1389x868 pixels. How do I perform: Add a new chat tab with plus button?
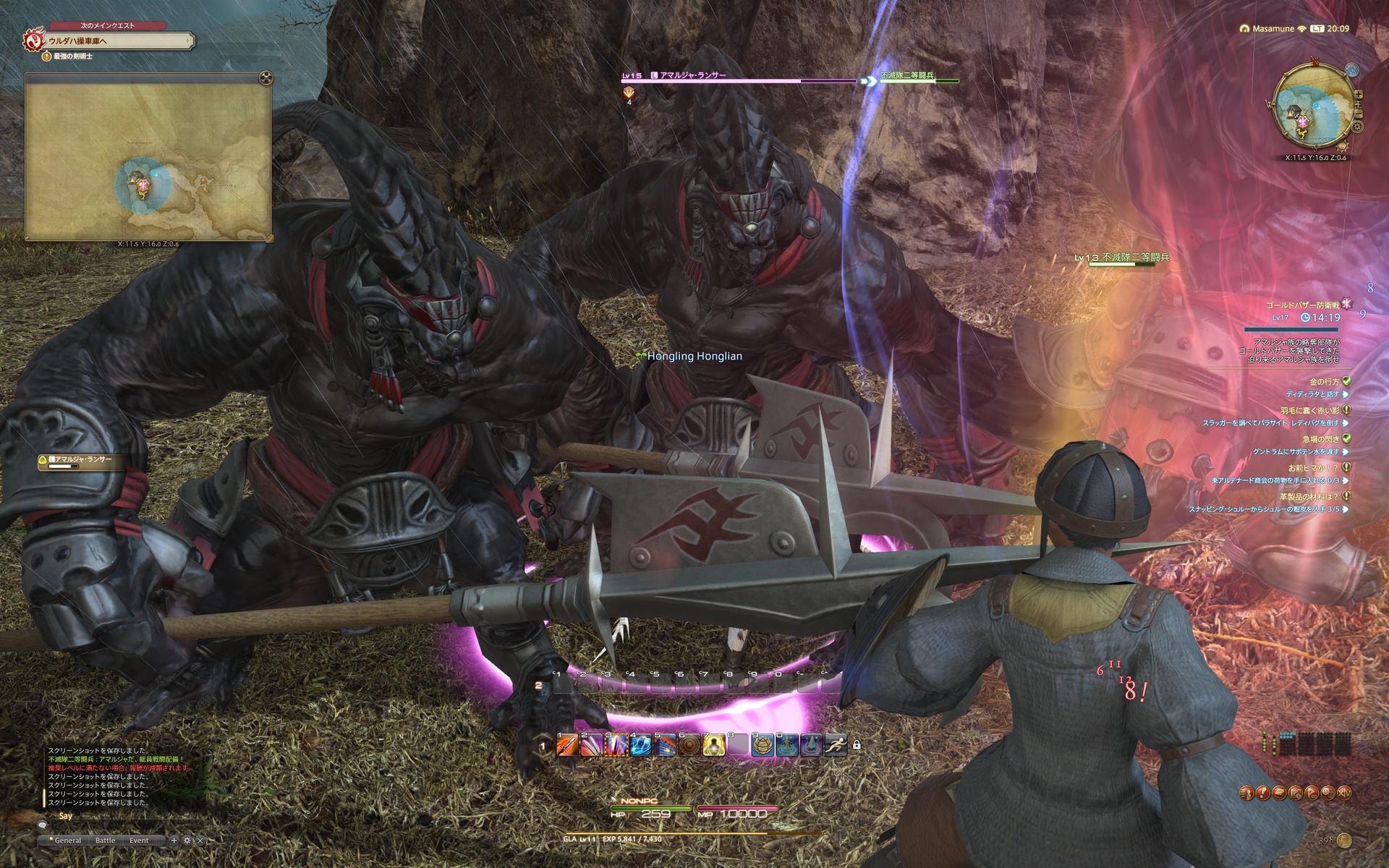[174, 841]
